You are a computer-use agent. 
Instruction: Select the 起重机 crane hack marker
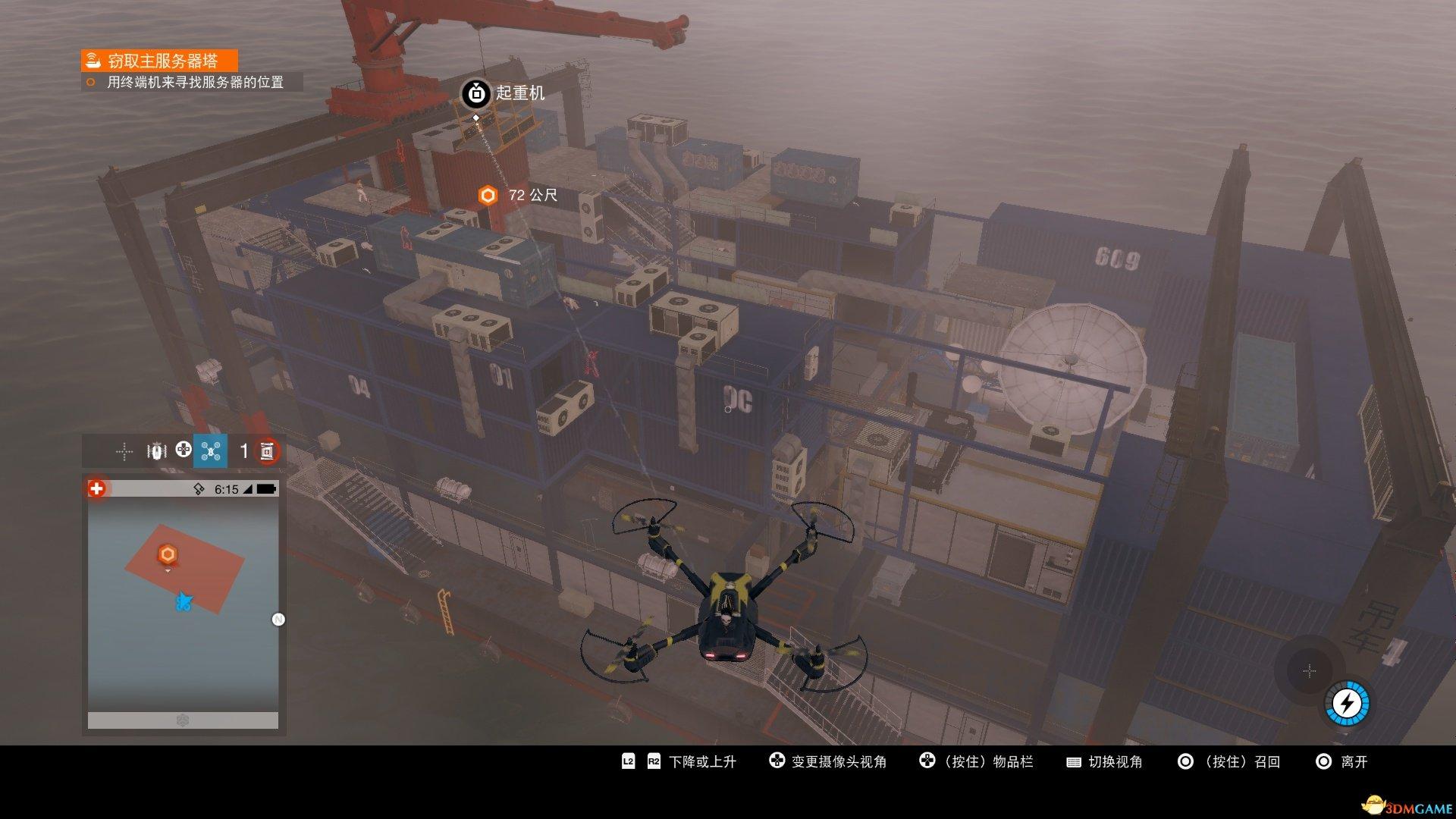click(x=476, y=93)
